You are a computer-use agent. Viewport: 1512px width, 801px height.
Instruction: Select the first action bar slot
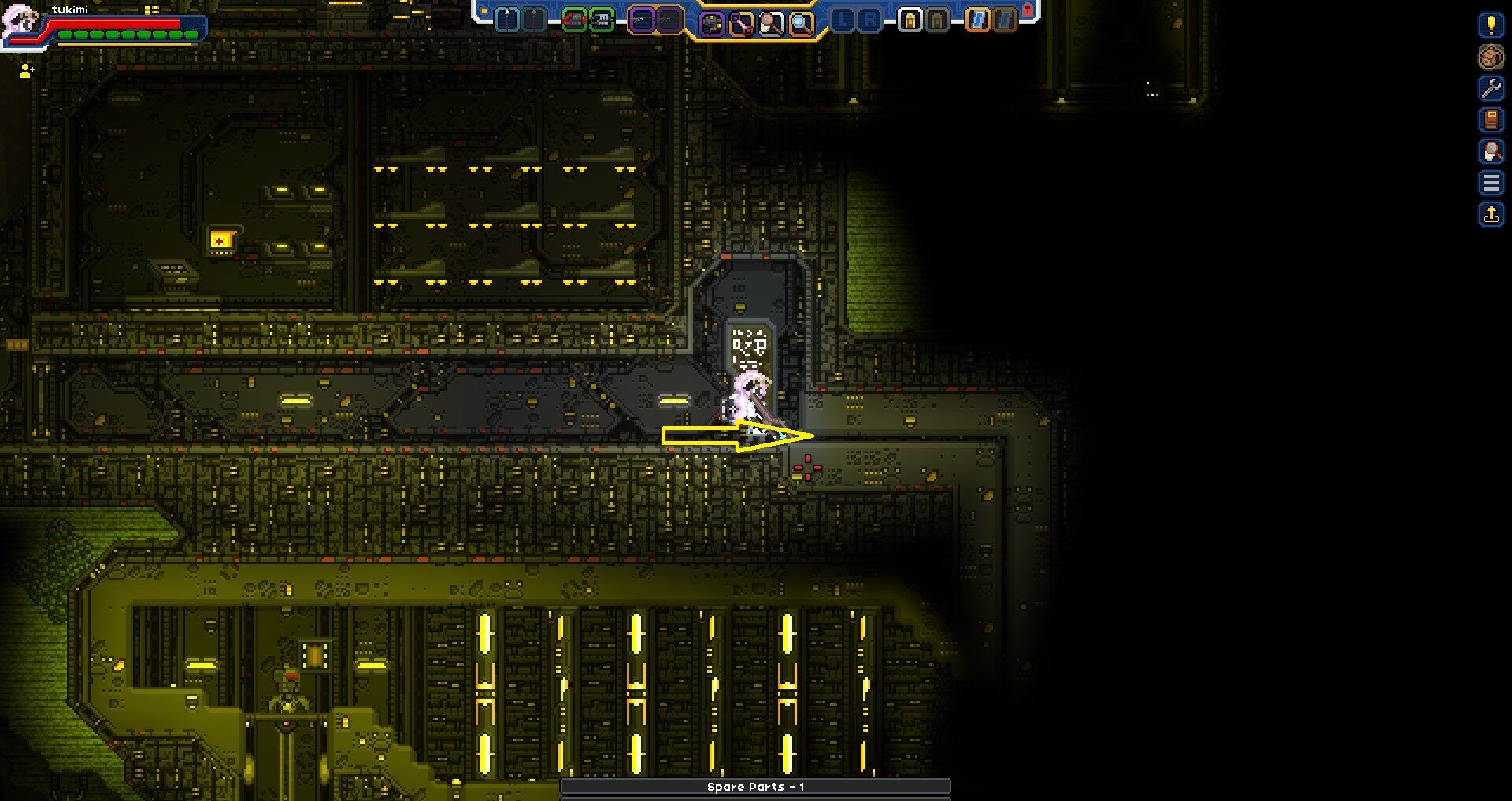point(505,20)
